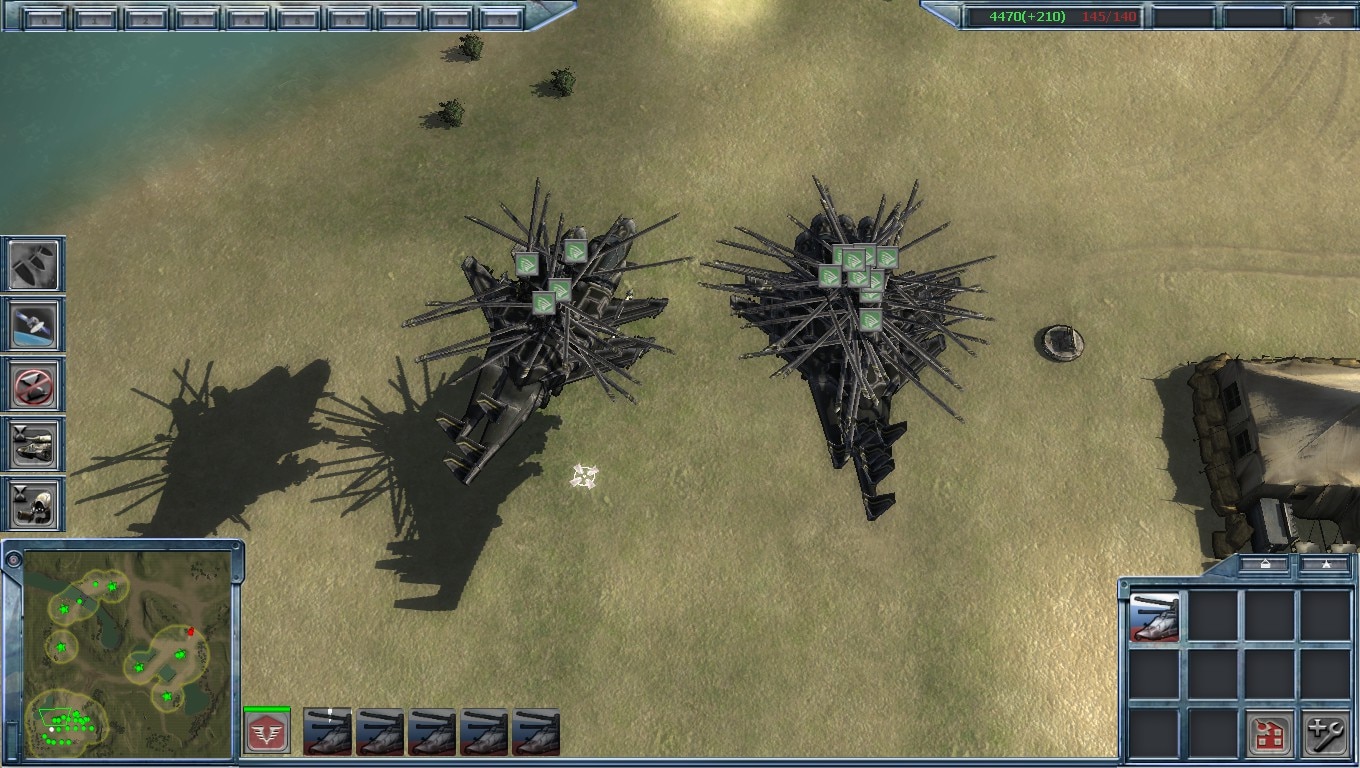The height and width of the screenshot is (768, 1360).
Task: Switch to the building tab above command grid
Action: point(1265,565)
